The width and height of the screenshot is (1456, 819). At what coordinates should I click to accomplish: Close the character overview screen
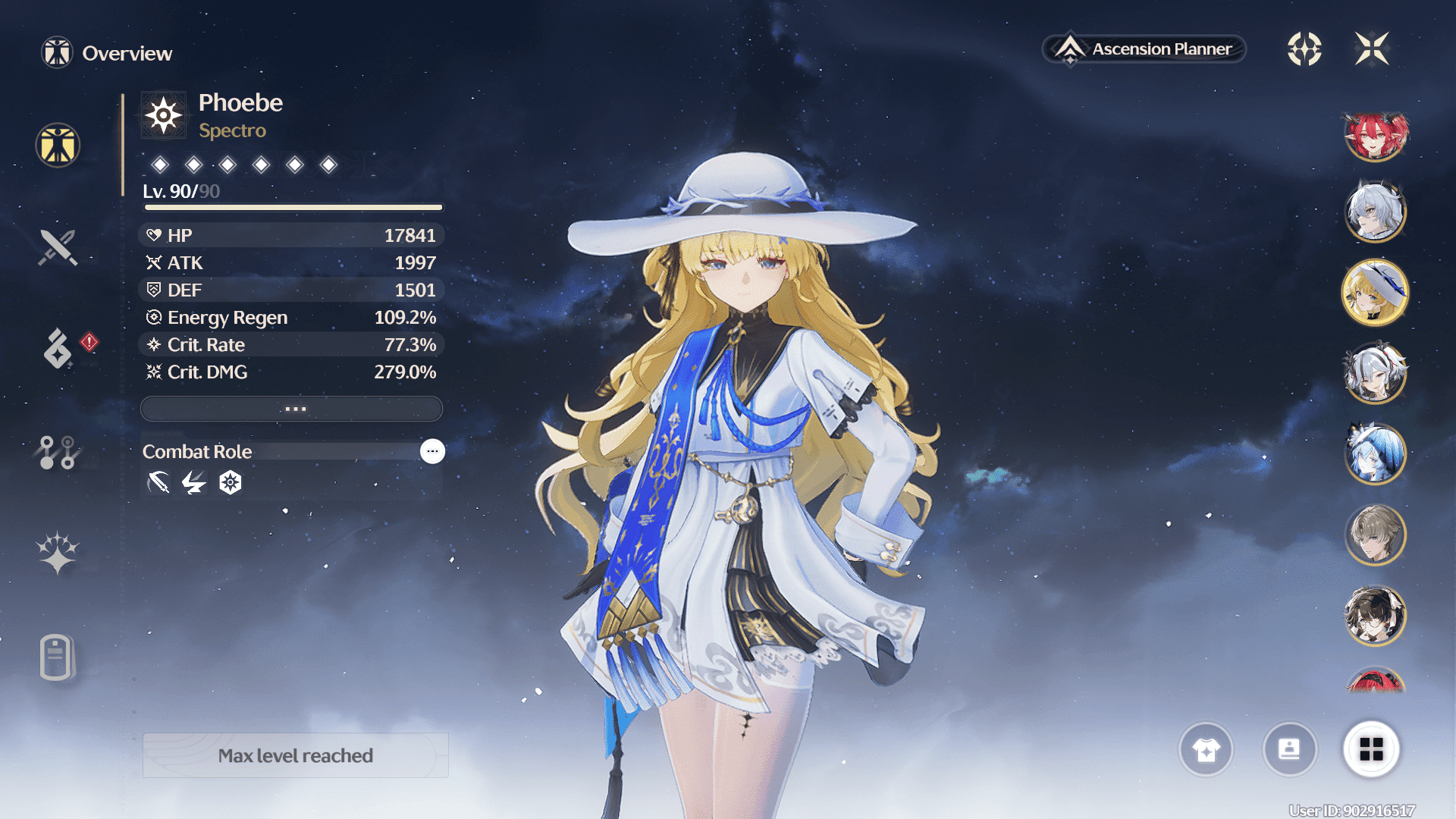click(1372, 49)
